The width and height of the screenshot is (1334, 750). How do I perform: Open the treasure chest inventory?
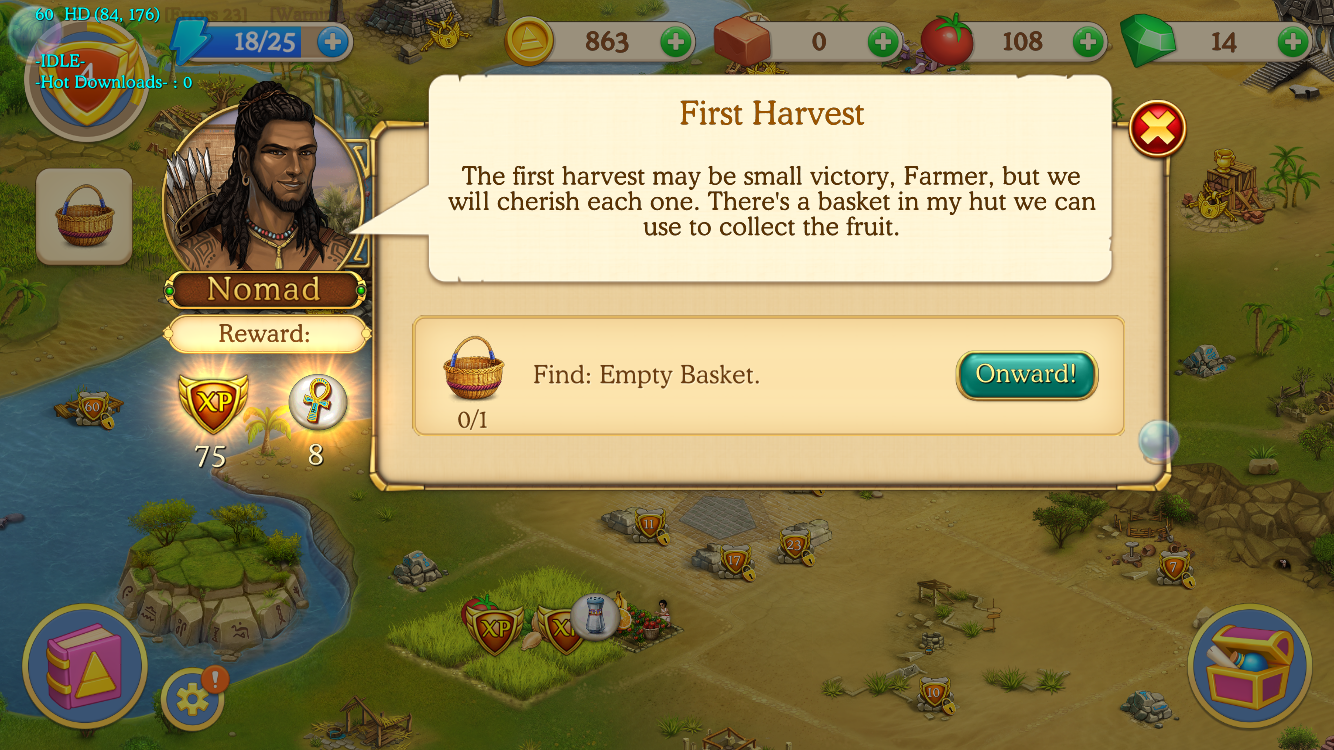click(1249, 665)
